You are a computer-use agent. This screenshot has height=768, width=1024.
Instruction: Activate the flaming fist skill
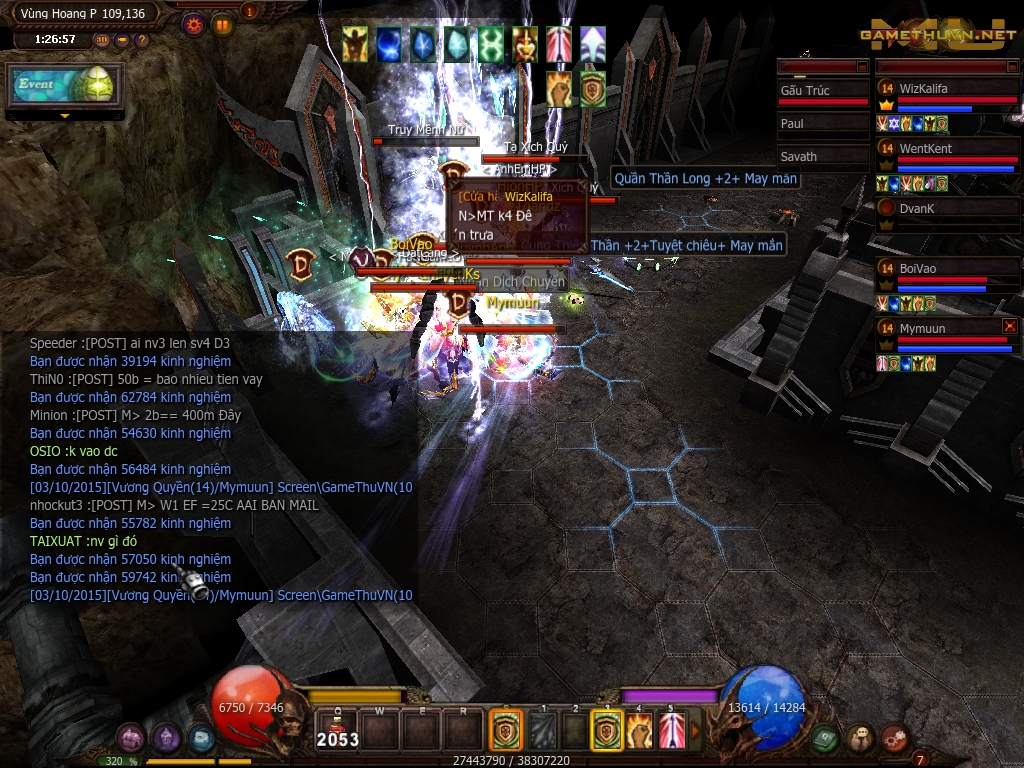click(640, 731)
